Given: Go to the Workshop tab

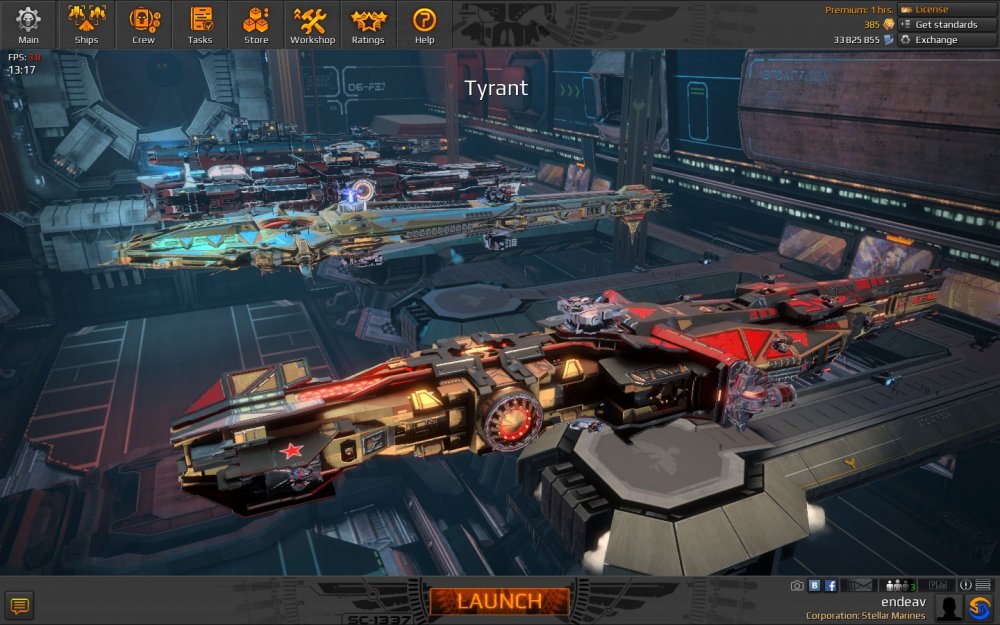Looking at the screenshot, I should pos(312,25).
